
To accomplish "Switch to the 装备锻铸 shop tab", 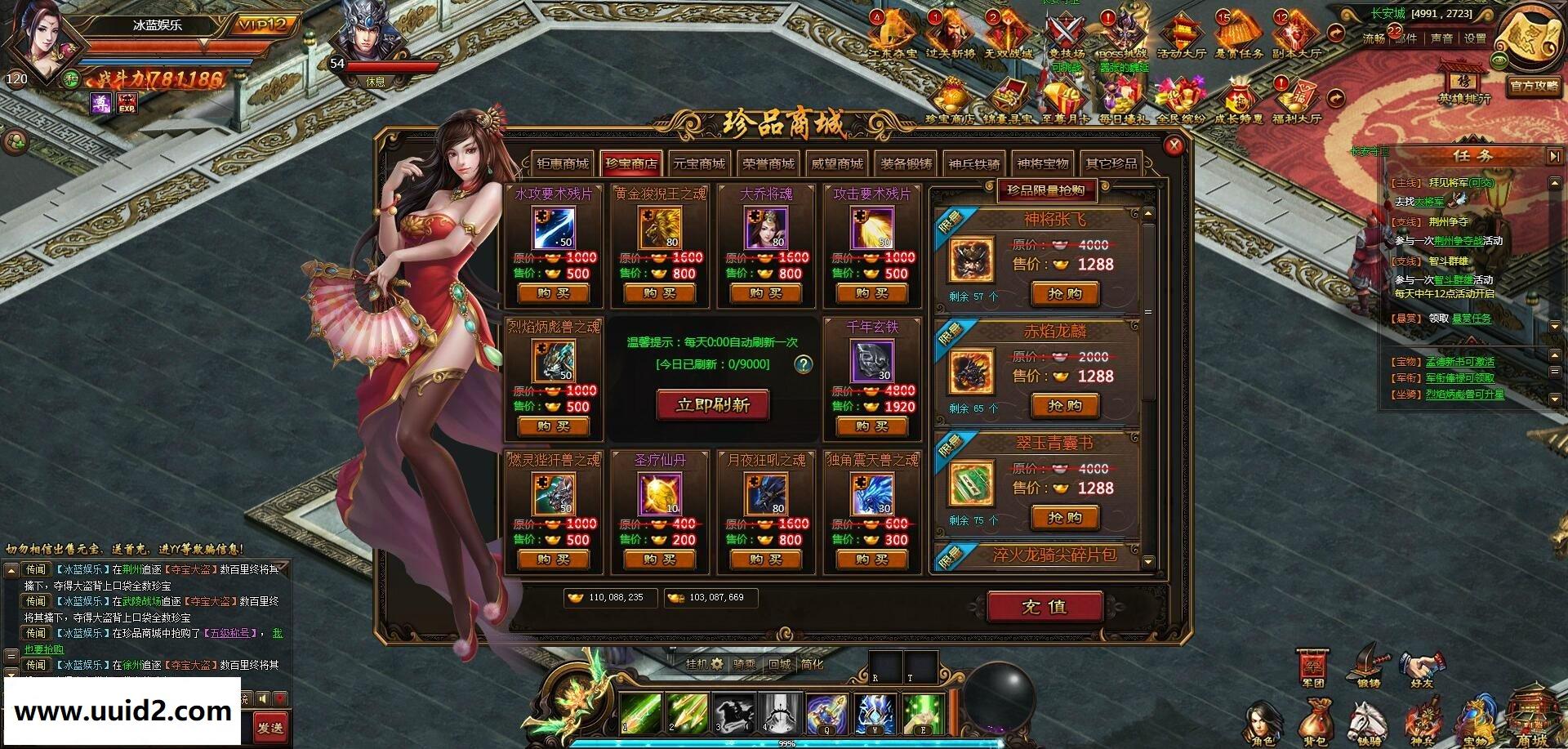I will tap(905, 163).
